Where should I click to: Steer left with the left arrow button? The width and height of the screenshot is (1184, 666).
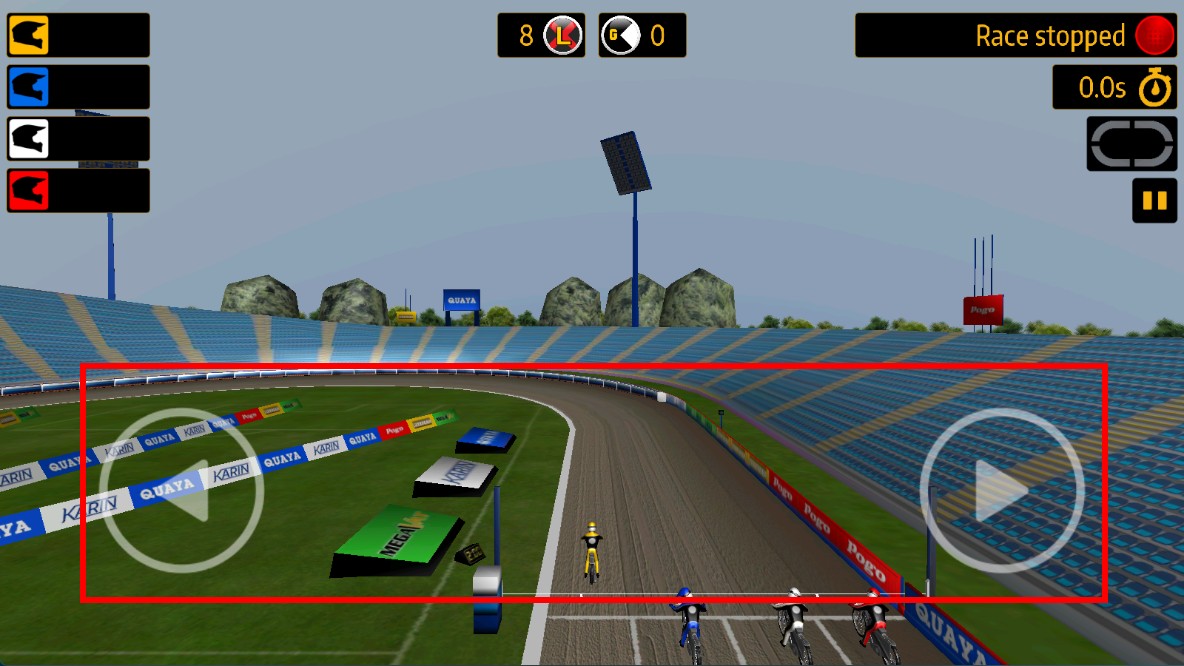pos(182,490)
